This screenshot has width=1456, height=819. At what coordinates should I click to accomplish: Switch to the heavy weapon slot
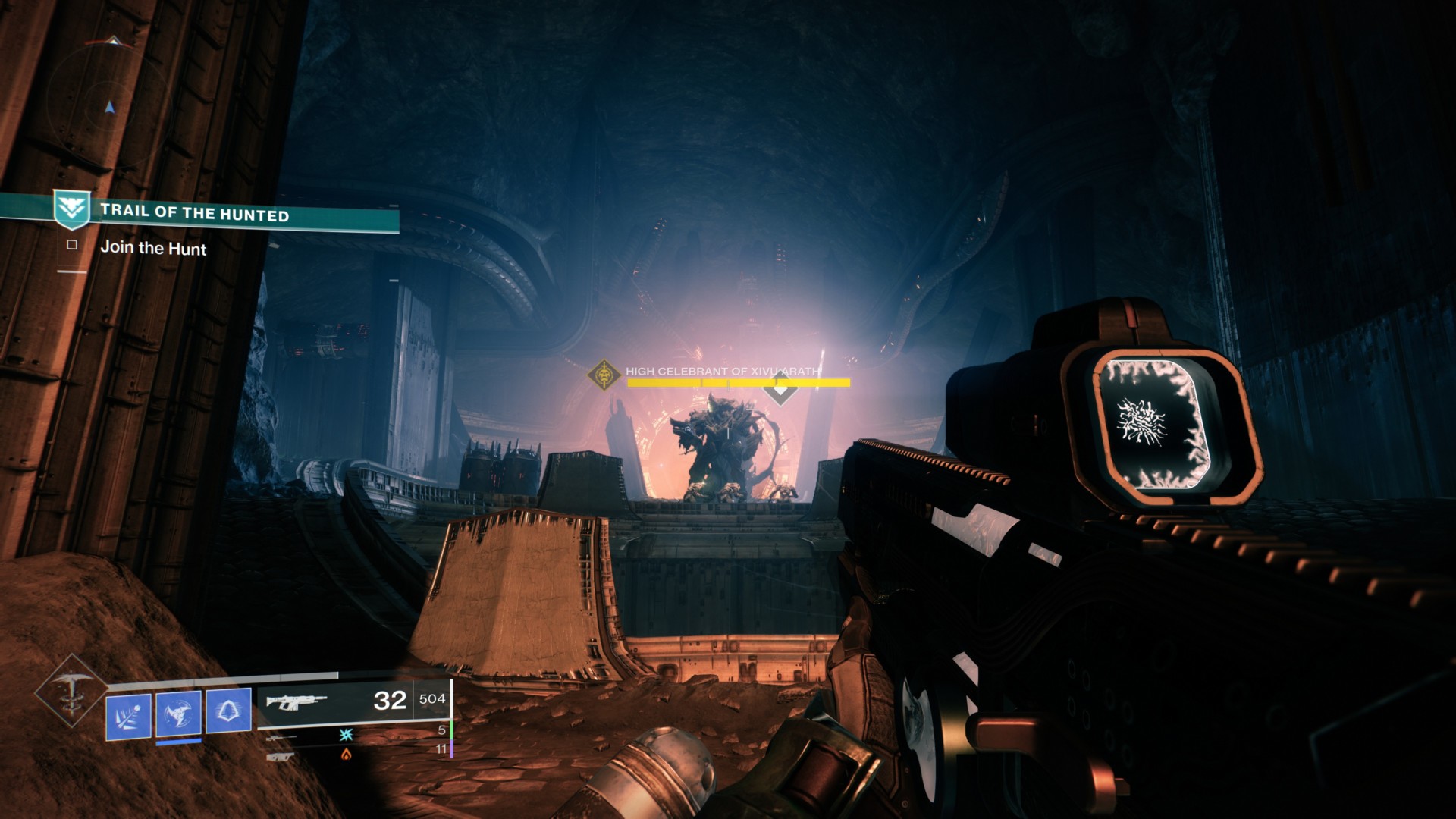click(280, 755)
